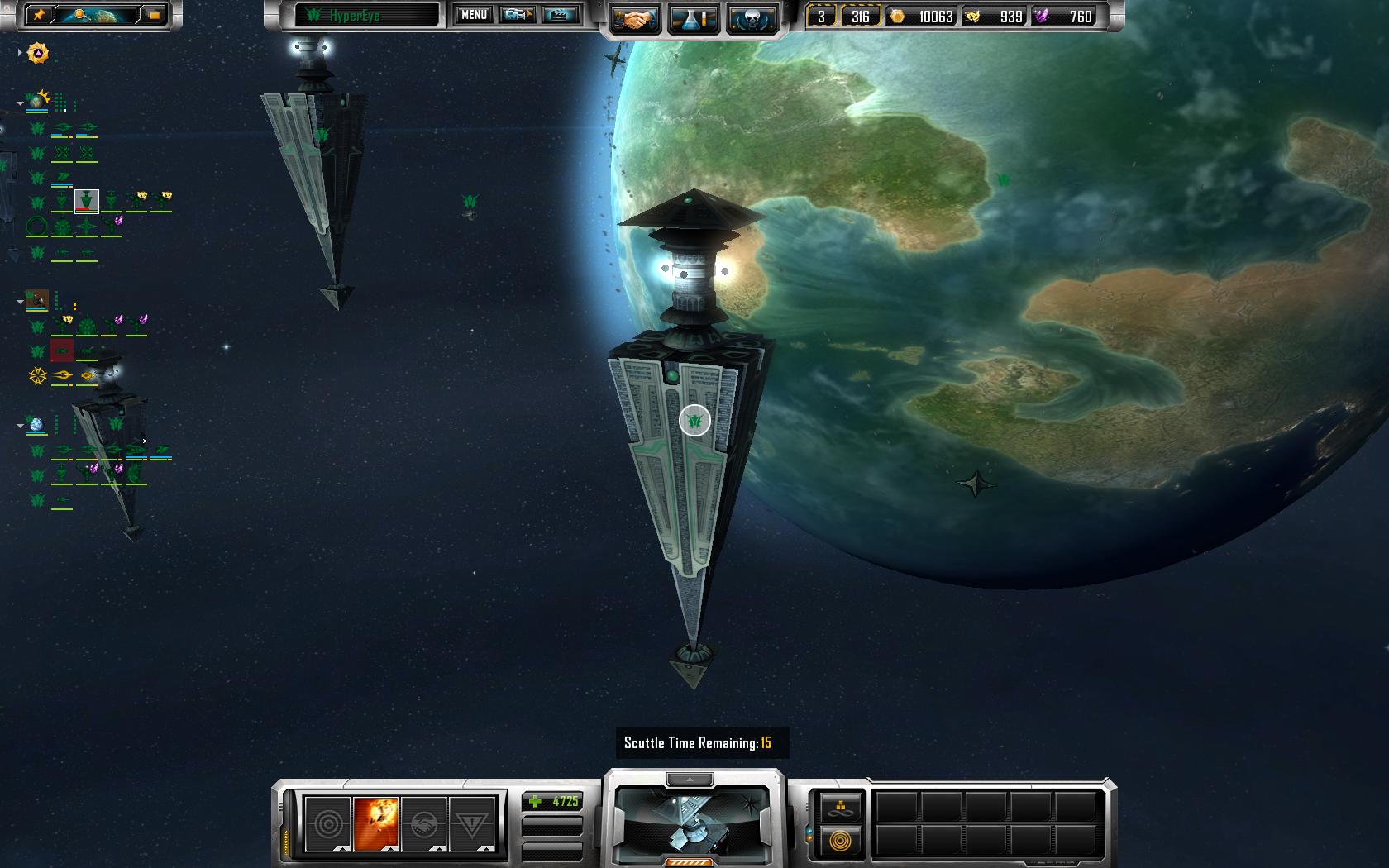1389x868 pixels.
Task: Open the MENU button
Action: tap(474, 15)
